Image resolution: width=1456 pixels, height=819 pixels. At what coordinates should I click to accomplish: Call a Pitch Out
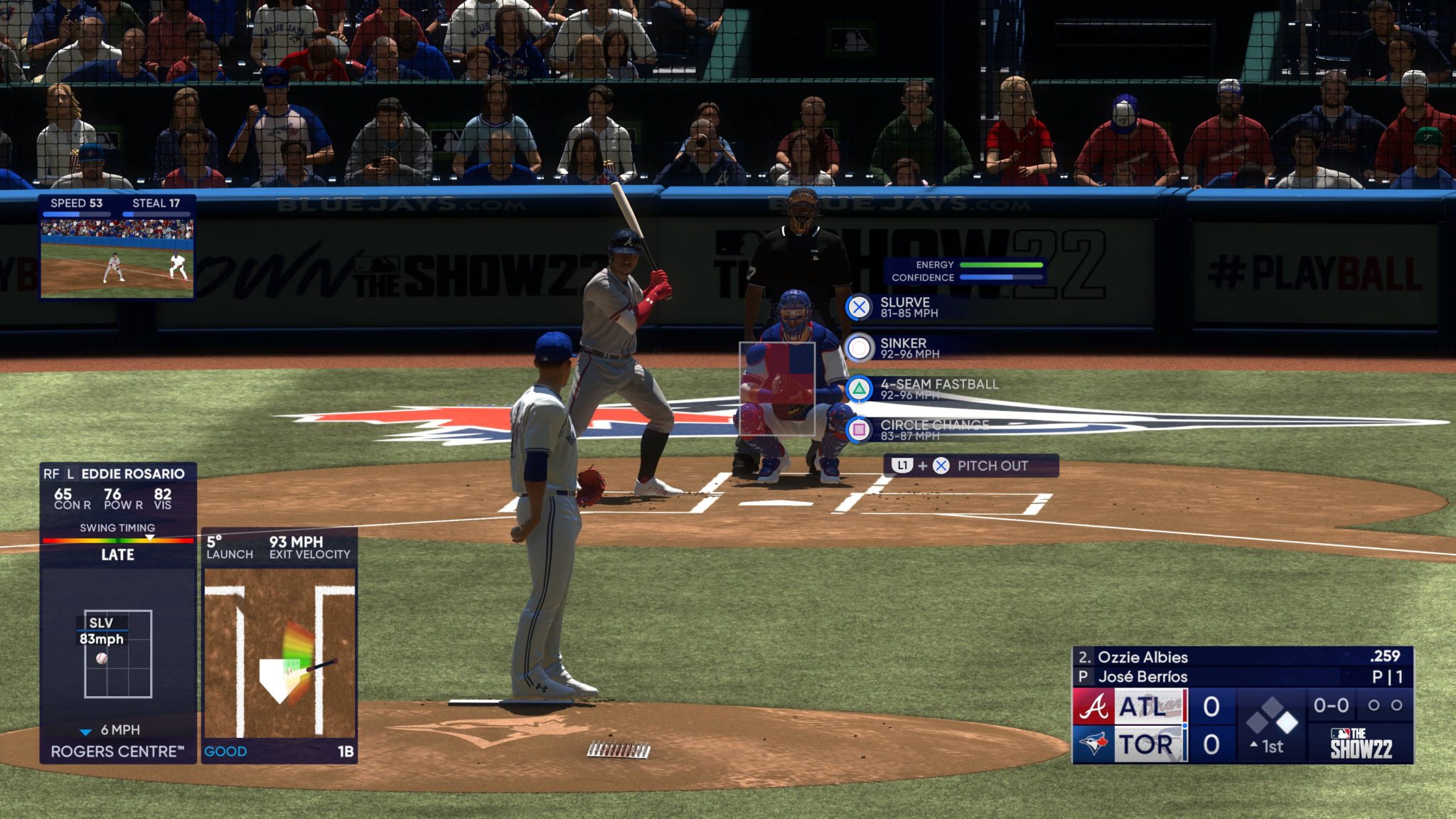tap(970, 466)
